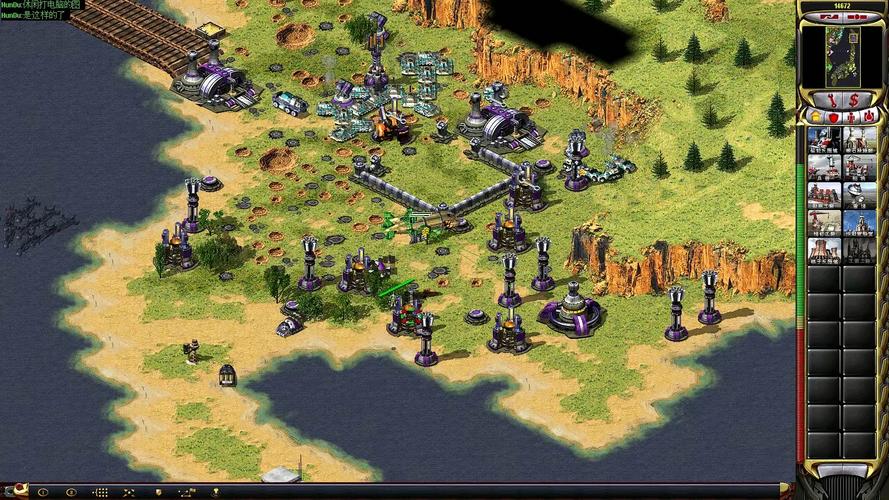Click the shield guard command button

158,492
